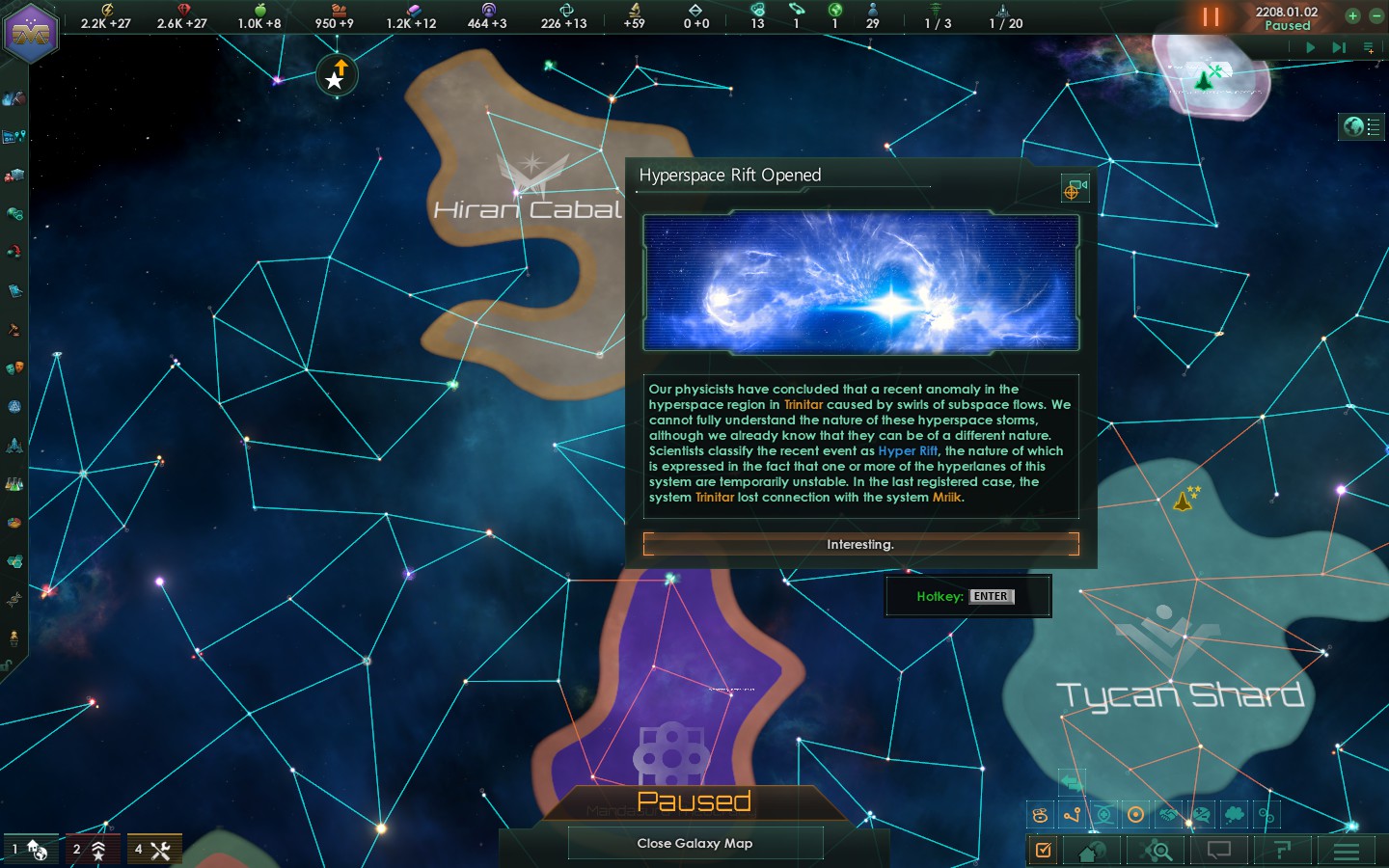Select the handshake diplomacy map mode
Viewport: 1389px width, 868px height.
(1168, 815)
